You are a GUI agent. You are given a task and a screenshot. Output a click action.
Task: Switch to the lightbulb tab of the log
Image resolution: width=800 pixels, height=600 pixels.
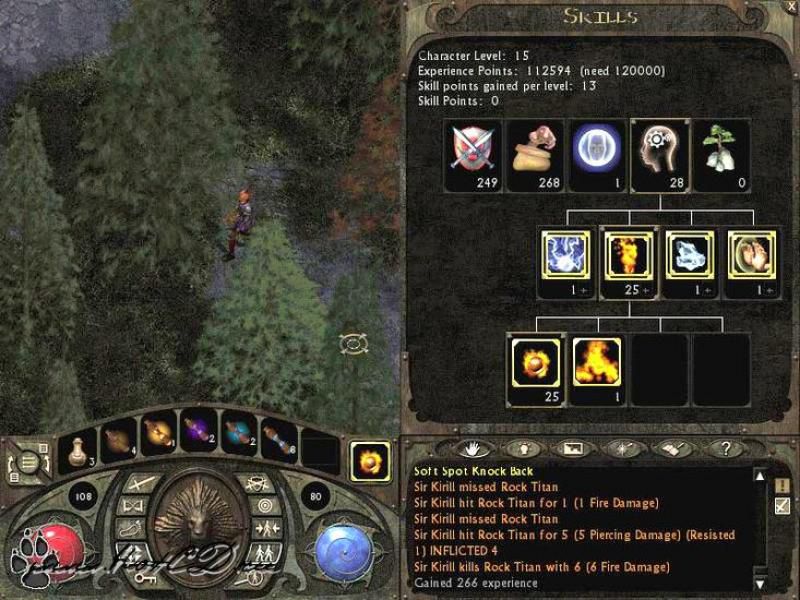coord(522,448)
